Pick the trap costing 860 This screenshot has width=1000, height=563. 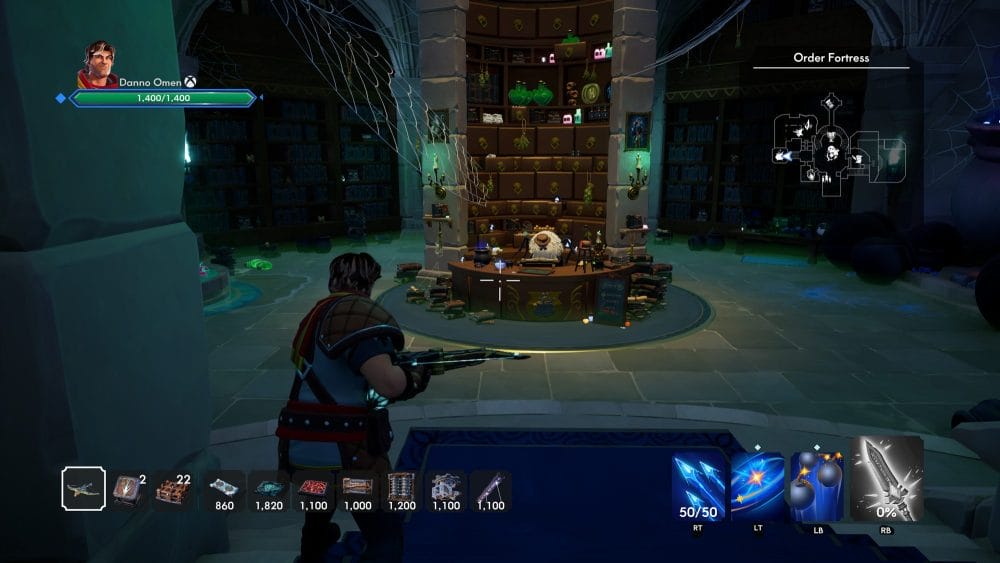(x=223, y=487)
